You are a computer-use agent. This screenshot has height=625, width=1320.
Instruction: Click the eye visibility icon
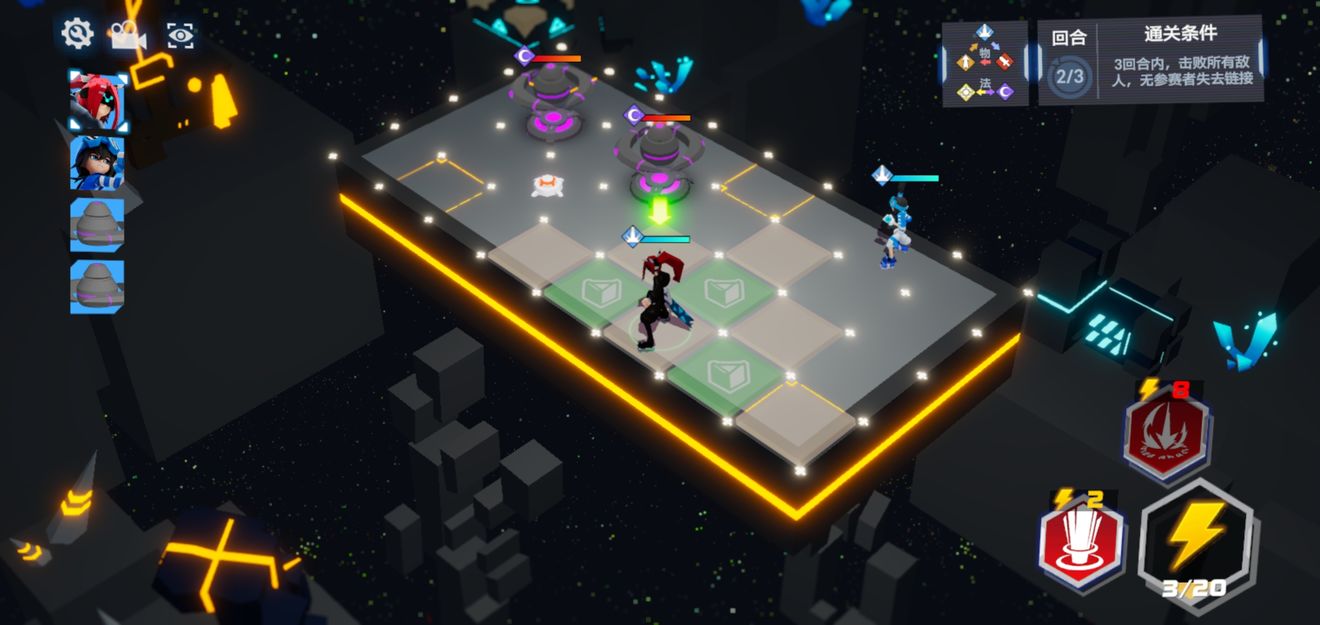click(x=181, y=36)
